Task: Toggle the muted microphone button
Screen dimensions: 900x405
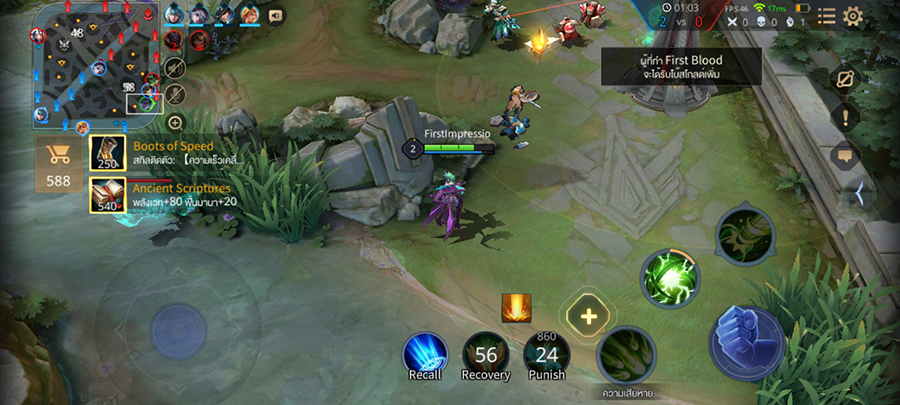Action: [175, 94]
